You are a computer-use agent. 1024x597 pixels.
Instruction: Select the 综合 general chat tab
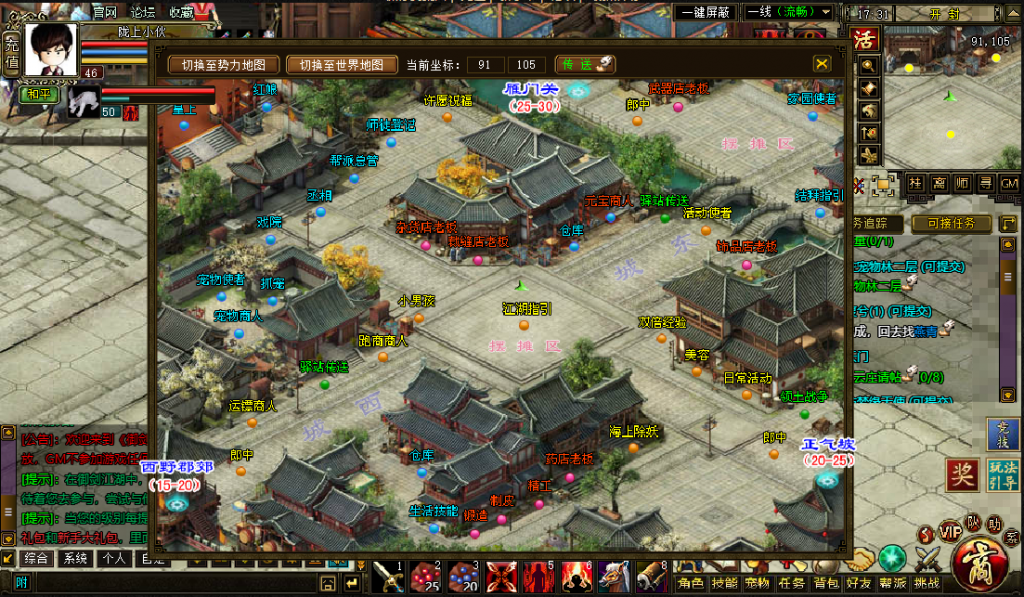click(x=37, y=559)
